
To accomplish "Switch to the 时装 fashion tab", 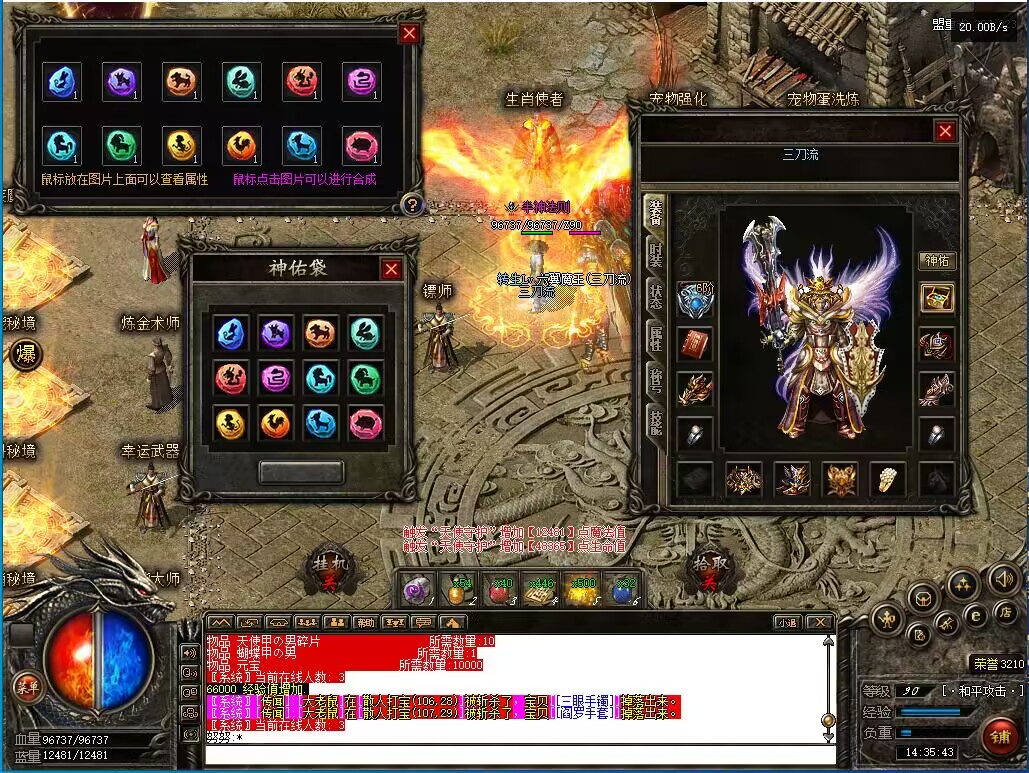I will (x=655, y=254).
